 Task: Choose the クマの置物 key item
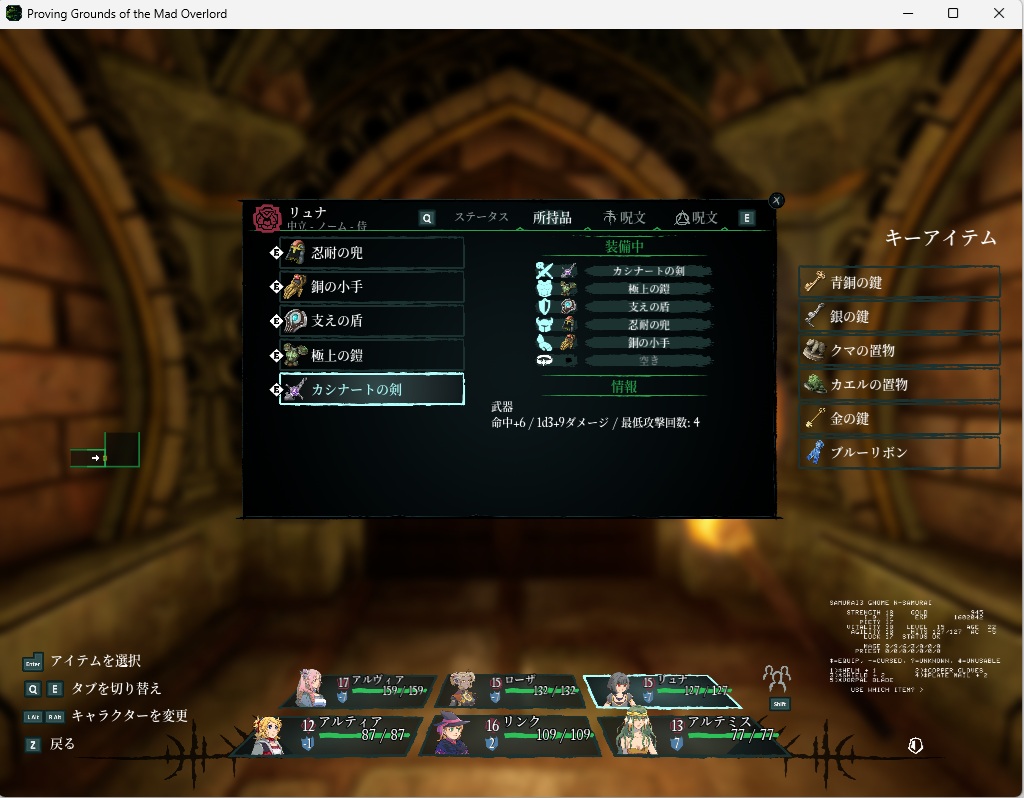click(x=900, y=350)
